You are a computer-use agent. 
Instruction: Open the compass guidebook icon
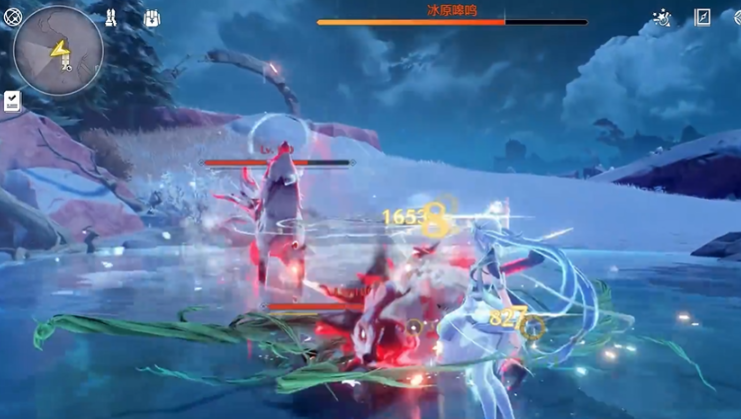pyautogui.click(x=702, y=17)
